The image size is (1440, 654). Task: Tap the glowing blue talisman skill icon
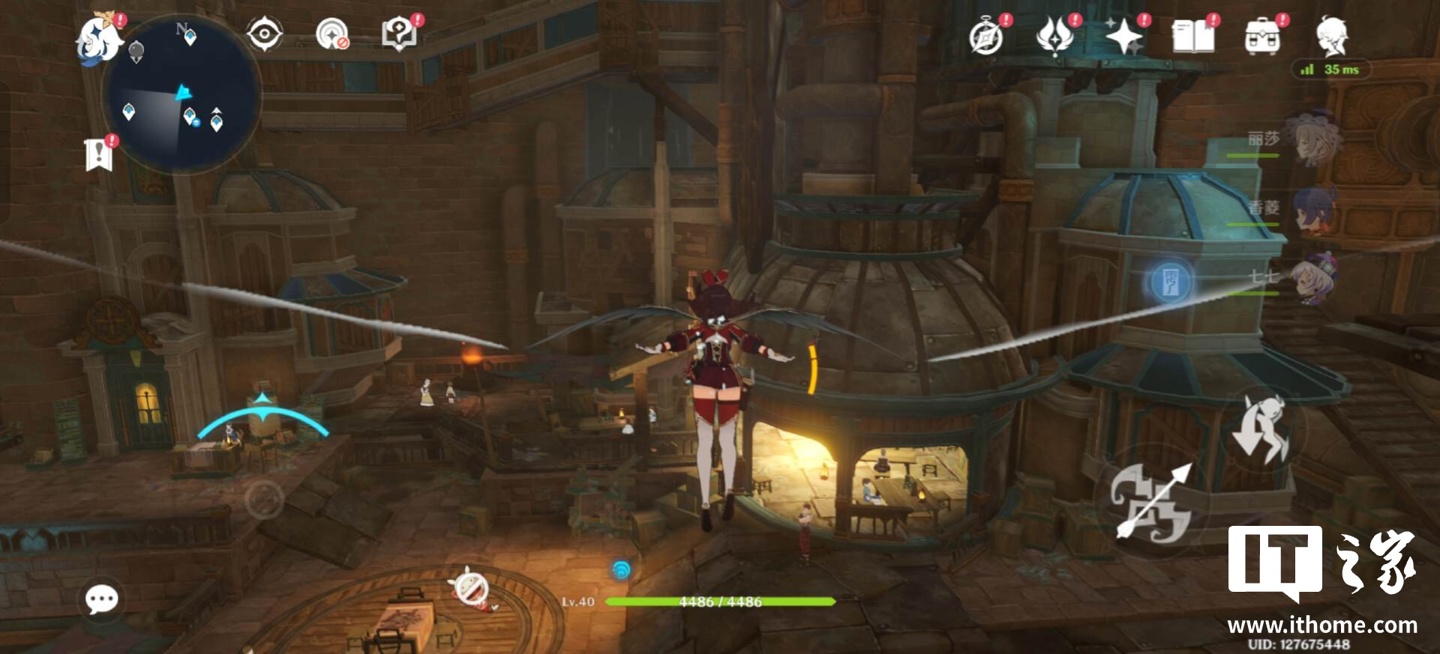[x=1171, y=283]
